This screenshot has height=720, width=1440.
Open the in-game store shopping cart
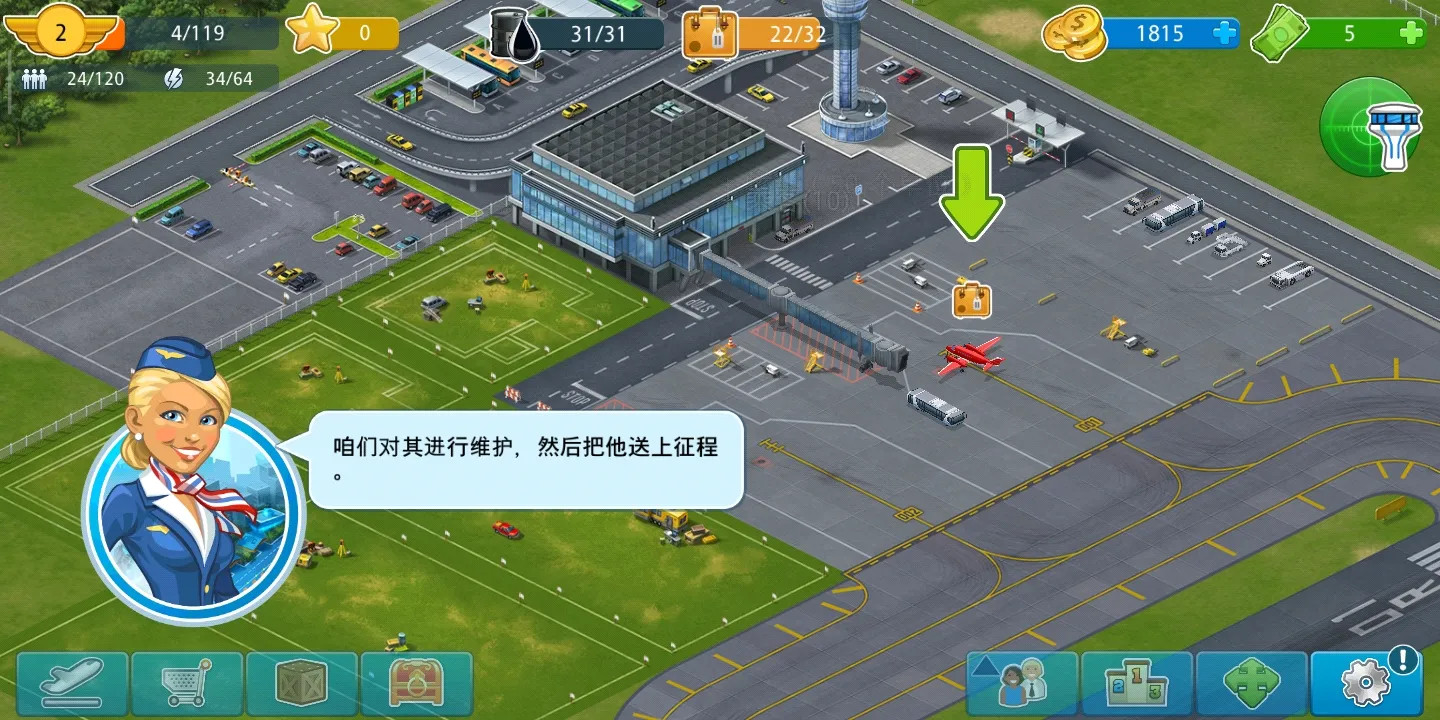188,683
